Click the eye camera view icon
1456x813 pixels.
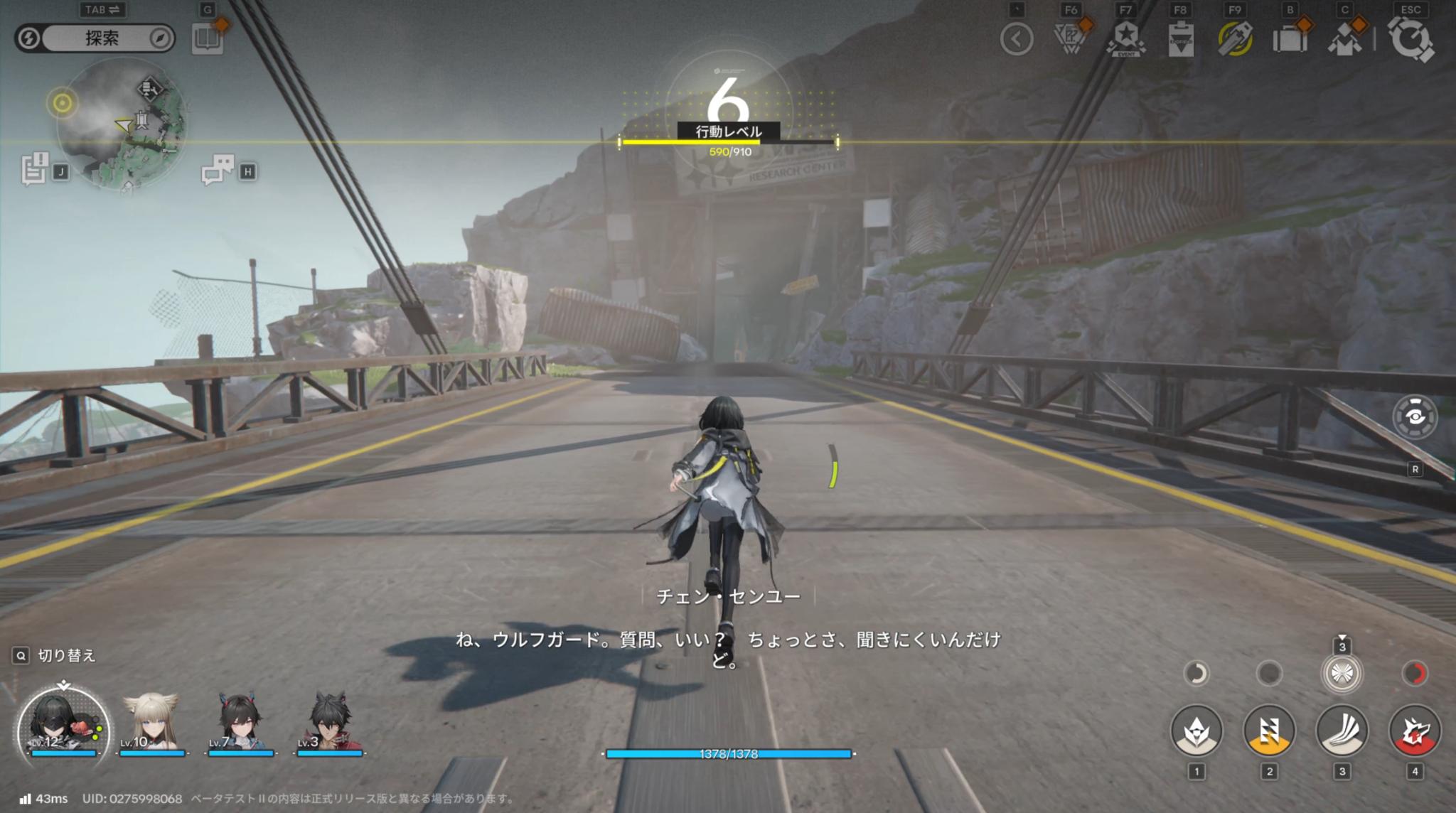pyautogui.click(x=1415, y=416)
